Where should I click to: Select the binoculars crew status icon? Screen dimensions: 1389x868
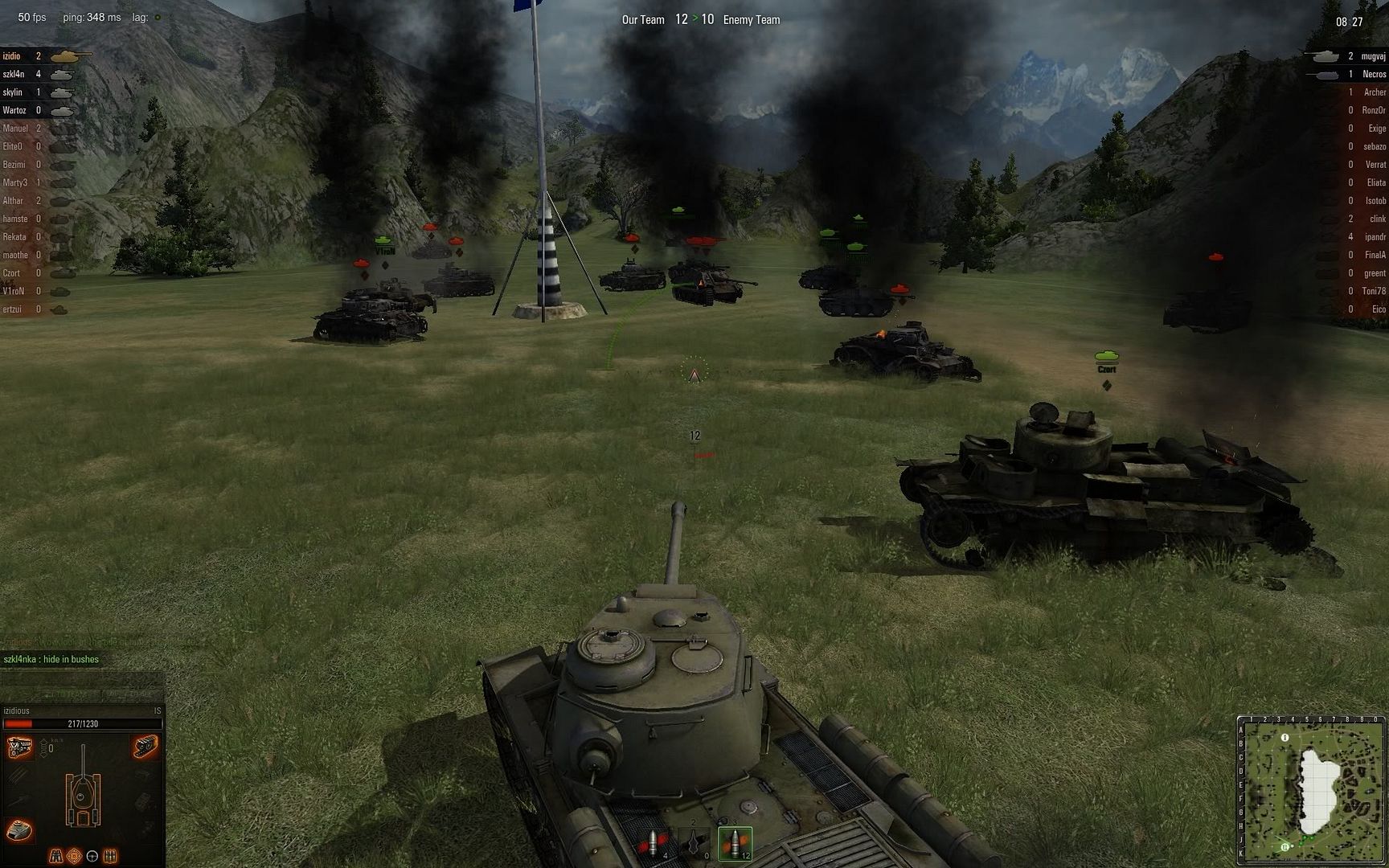[56, 856]
